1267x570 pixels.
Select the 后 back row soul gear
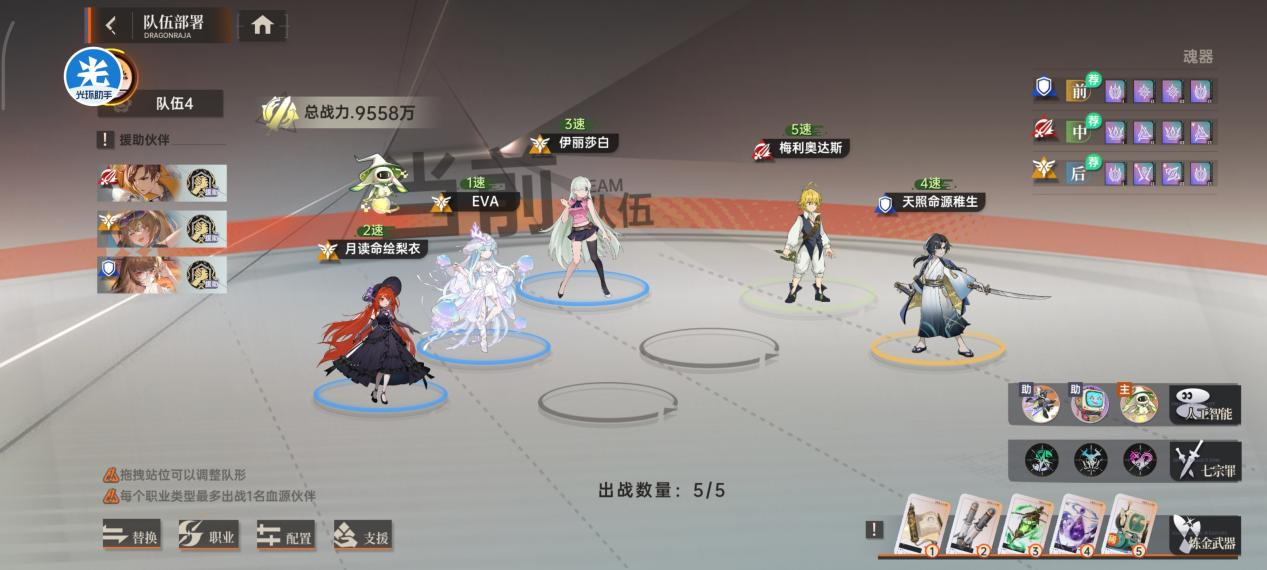pyautogui.click(x=1078, y=173)
